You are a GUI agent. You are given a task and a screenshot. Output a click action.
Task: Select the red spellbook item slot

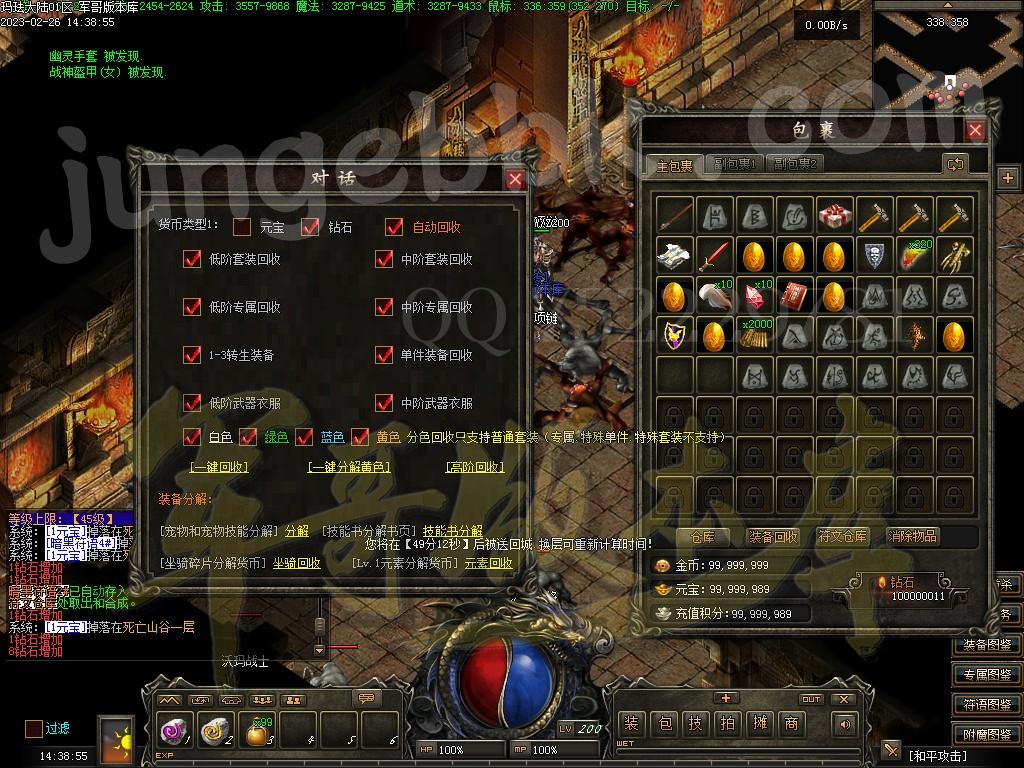(795, 296)
